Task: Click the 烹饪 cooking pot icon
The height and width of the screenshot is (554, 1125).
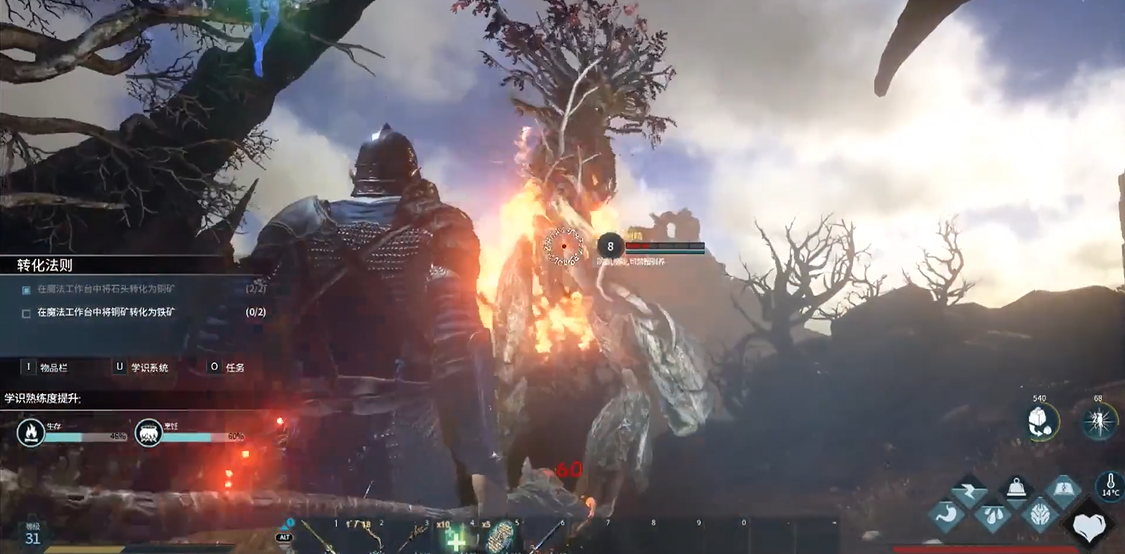Action: 148,432
